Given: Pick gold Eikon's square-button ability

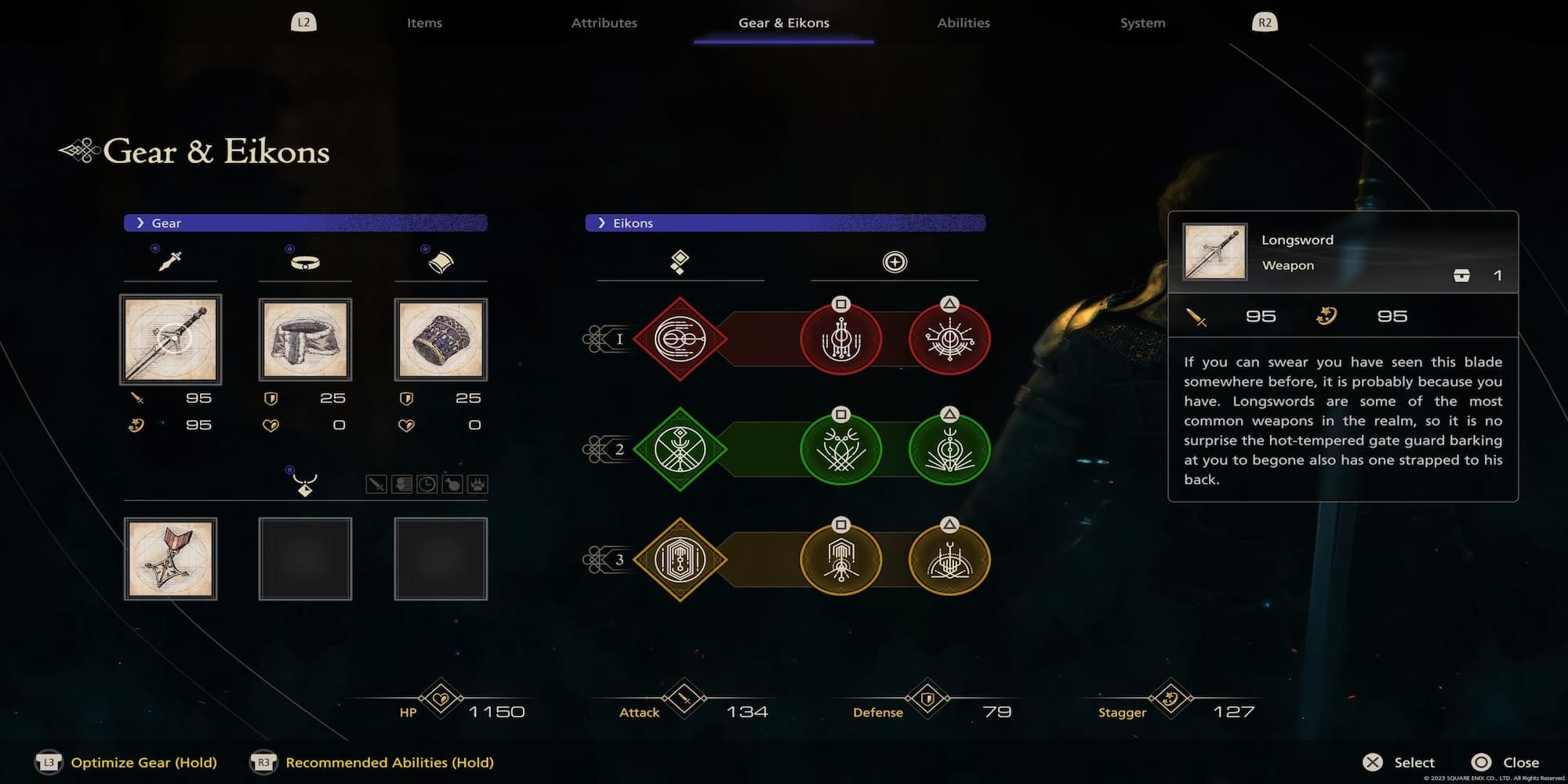Looking at the screenshot, I should (840, 560).
